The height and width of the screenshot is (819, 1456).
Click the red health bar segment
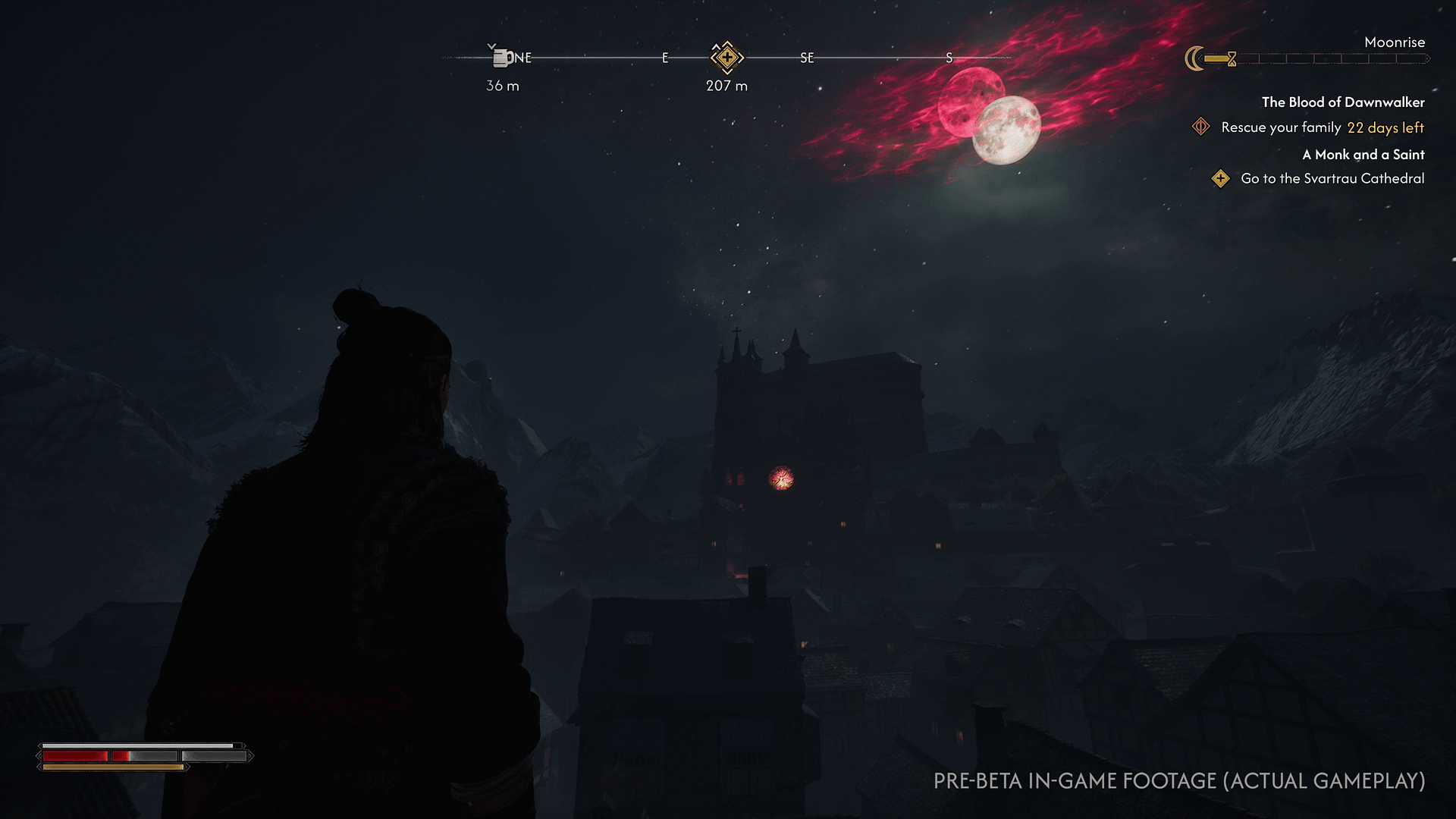(x=76, y=756)
